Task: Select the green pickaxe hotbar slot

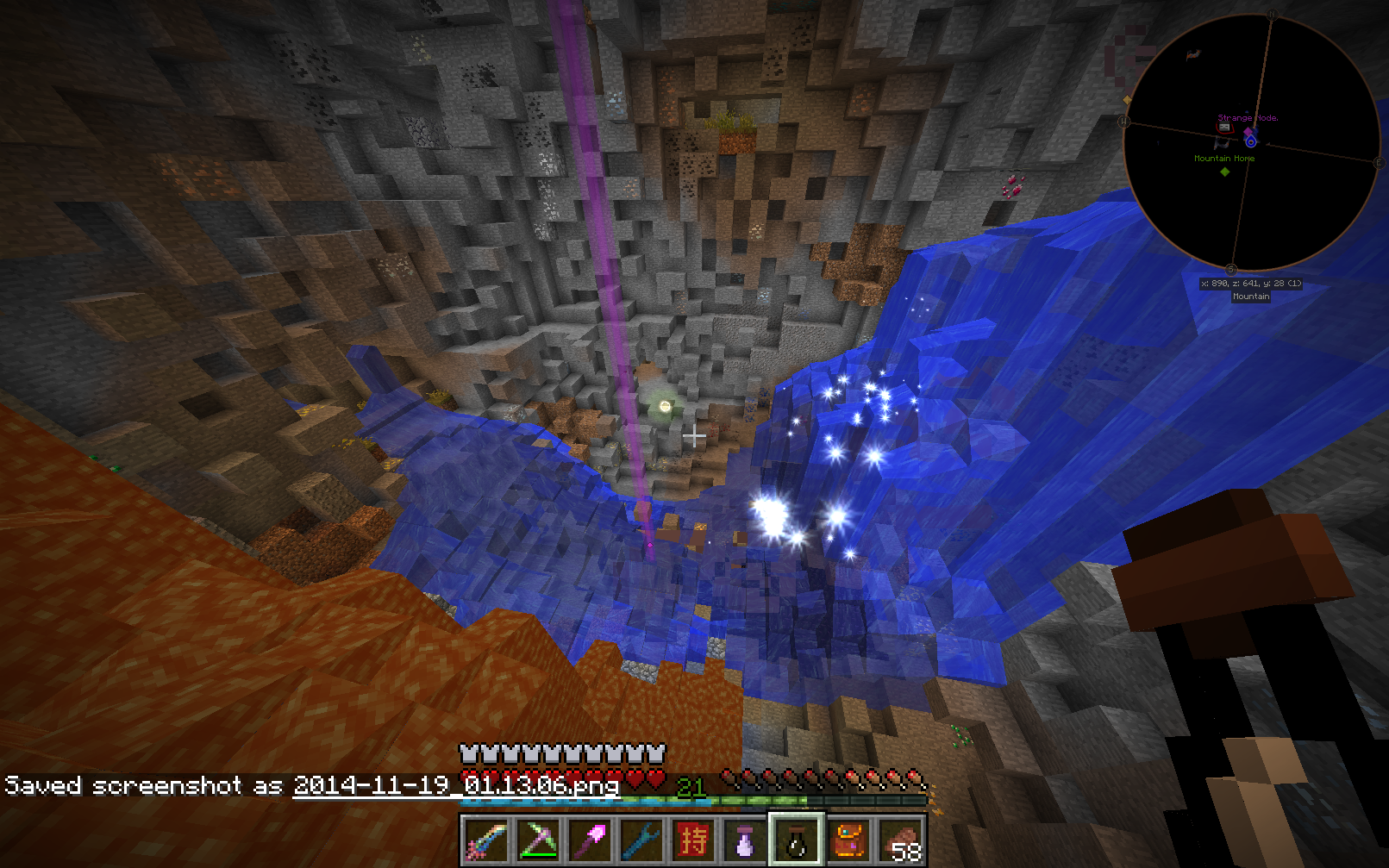Action: (x=537, y=840)
